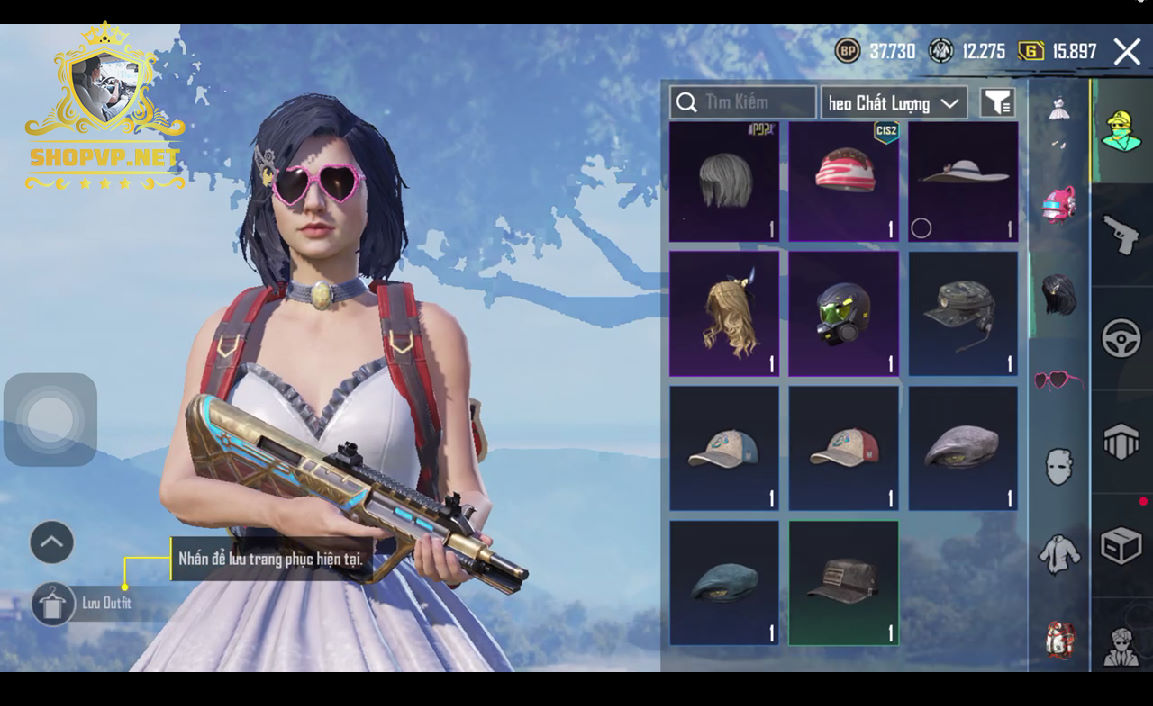The width and height of the screenshot is (1153, 706).
Task: Open the Chất Lượng sort dropdown
Action: [894, 102]
